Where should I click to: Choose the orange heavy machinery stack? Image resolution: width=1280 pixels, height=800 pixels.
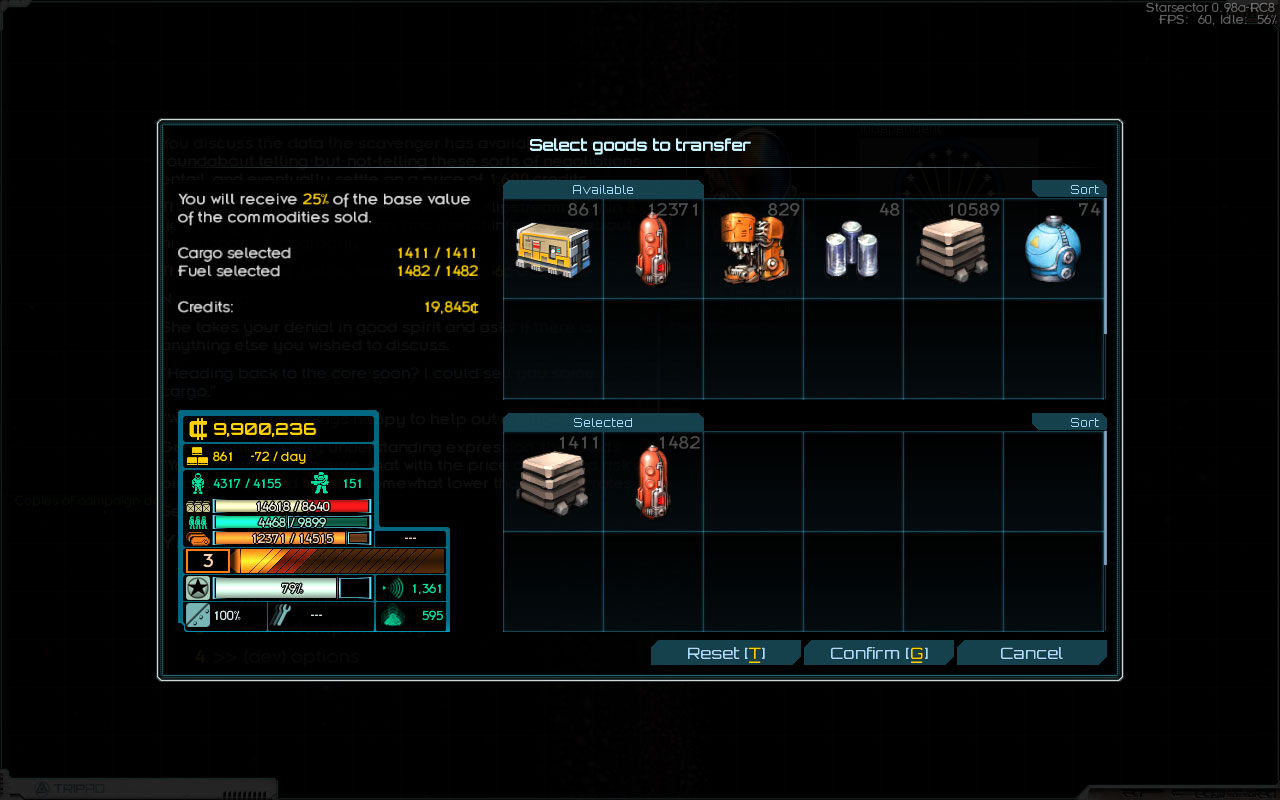pyautogui.click(x=753, y=249)
